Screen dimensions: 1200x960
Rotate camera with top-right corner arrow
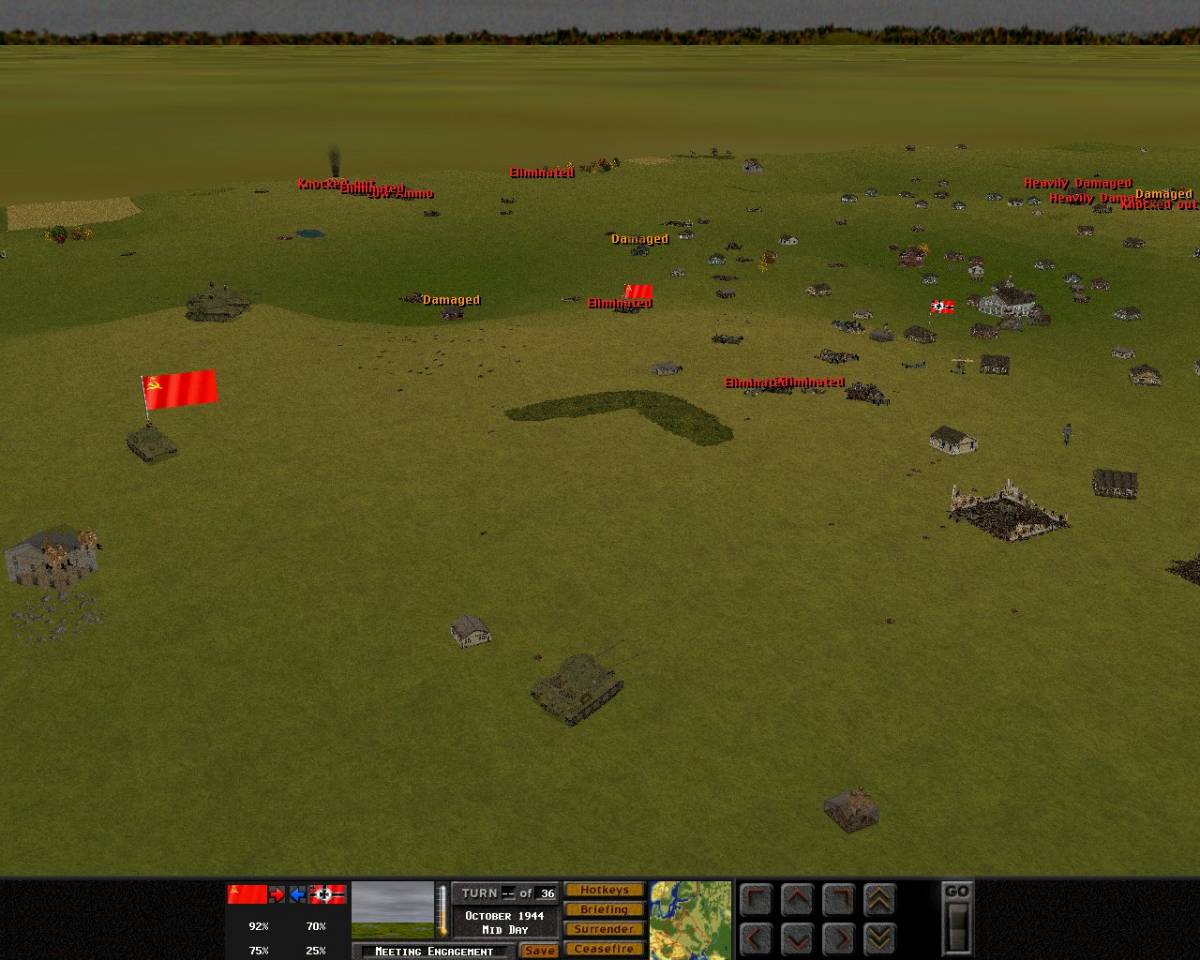(838, 900)
